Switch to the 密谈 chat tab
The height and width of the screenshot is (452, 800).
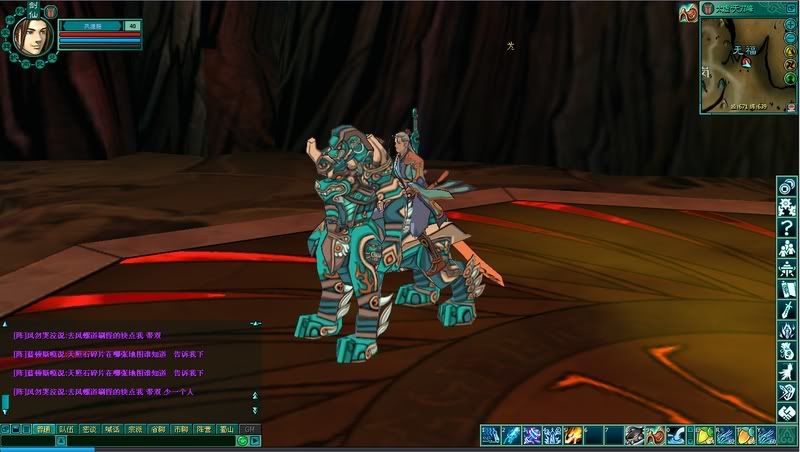[89, 429]
